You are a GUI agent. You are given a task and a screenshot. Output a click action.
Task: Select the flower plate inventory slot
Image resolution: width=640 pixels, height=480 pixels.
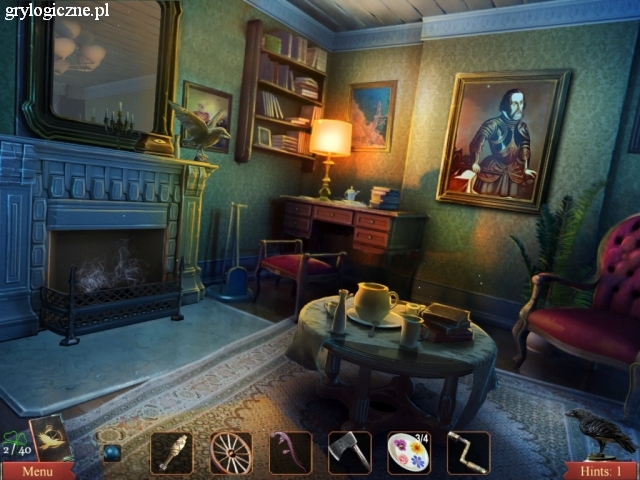pyautogui.click(x=408, y=453)
